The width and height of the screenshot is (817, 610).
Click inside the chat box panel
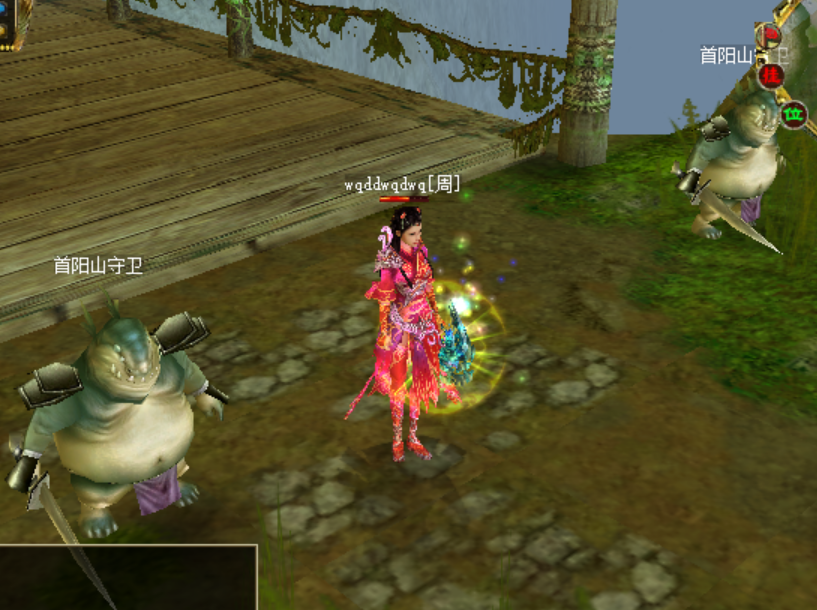point(128,578)
